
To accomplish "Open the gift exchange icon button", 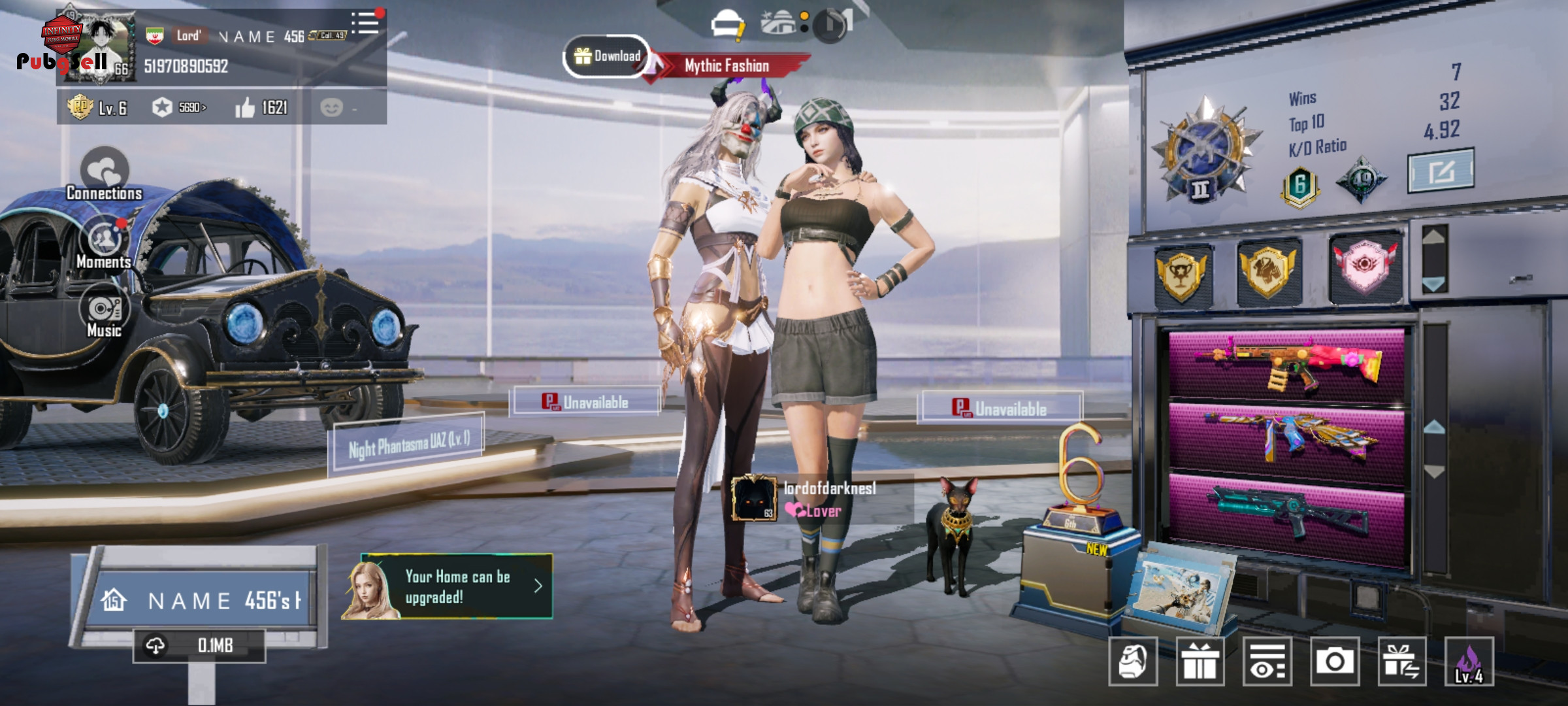I will click(1402, 662).
